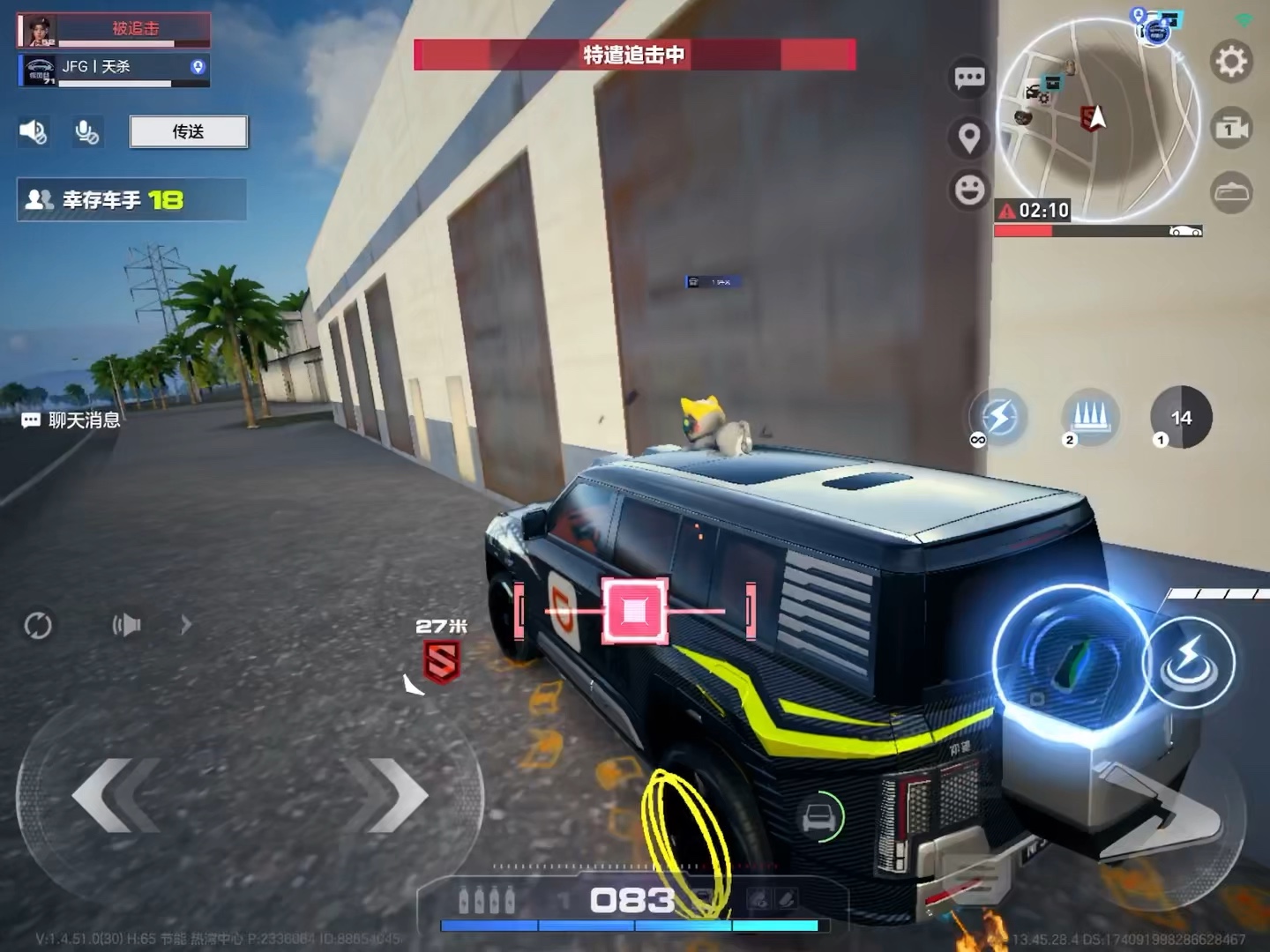This screenshot has height=952, width=1270.
Task: Open the chat bubble quick messages
Action: click(969, 78)
